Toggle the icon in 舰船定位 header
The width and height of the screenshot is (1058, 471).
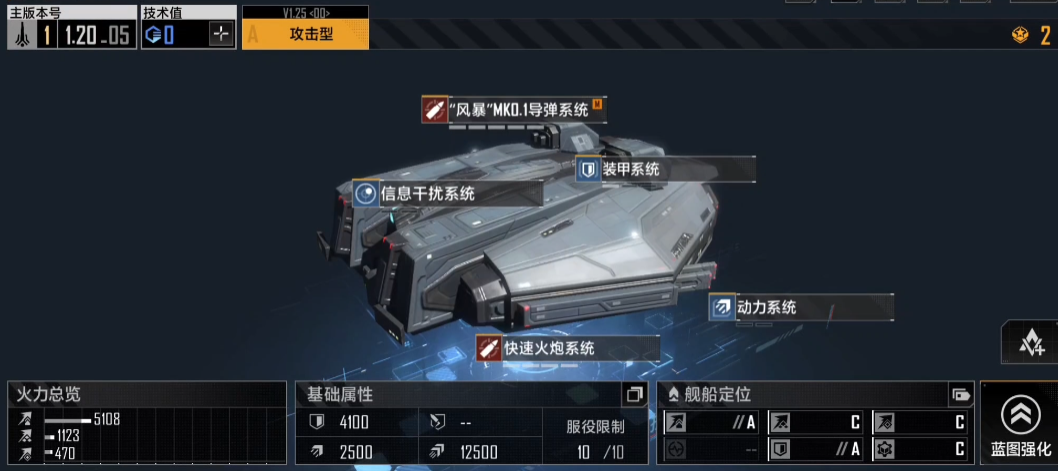click(960, 394)
